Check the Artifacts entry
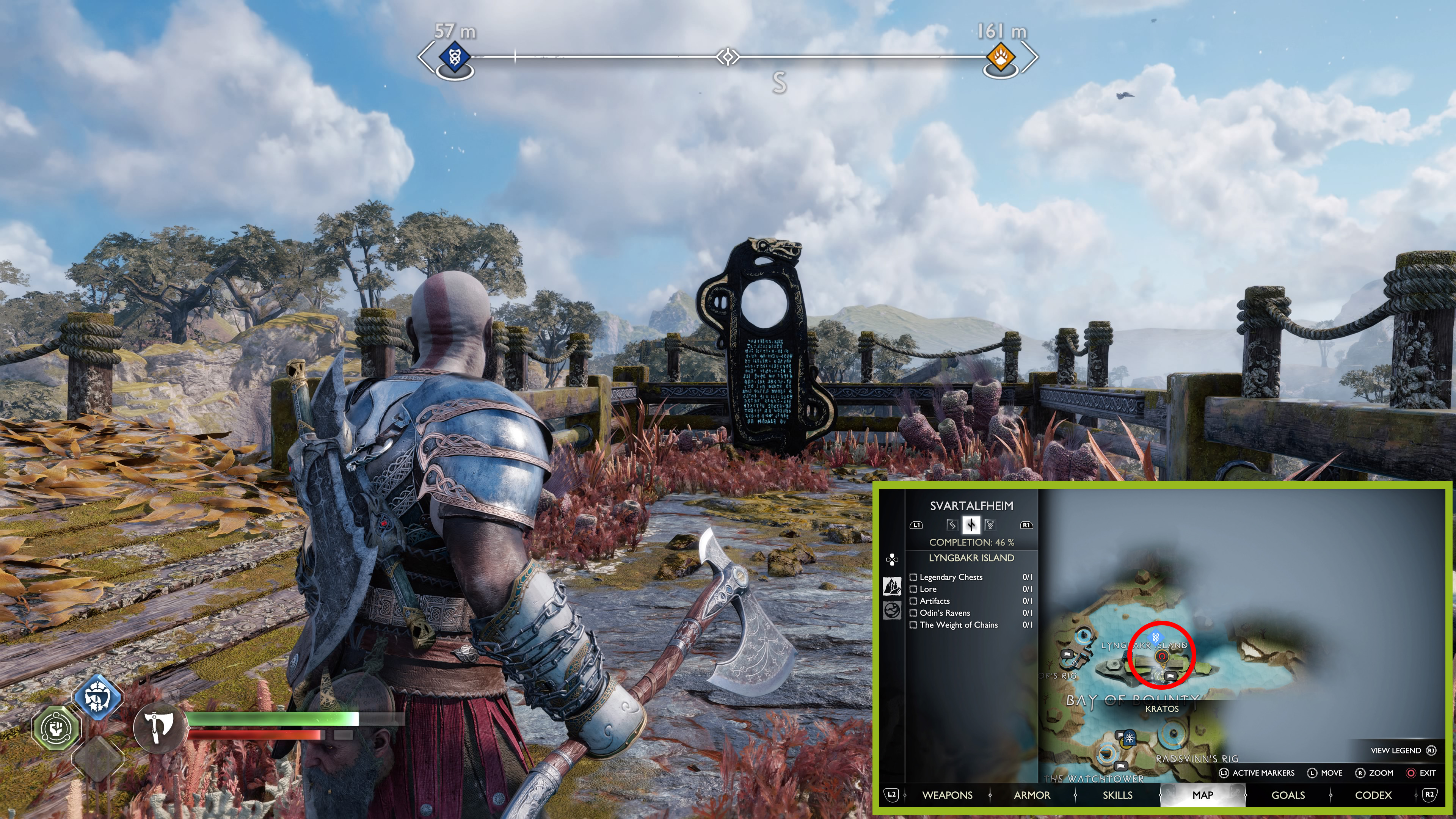Viewport: 1456px width, 819px height. pos(913,601)
